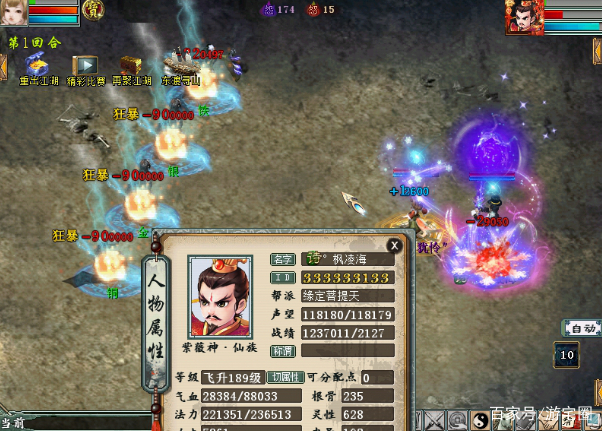Click the countdown box showing 10
This screenshot has height=431, width=602.
tap(567, 354)
